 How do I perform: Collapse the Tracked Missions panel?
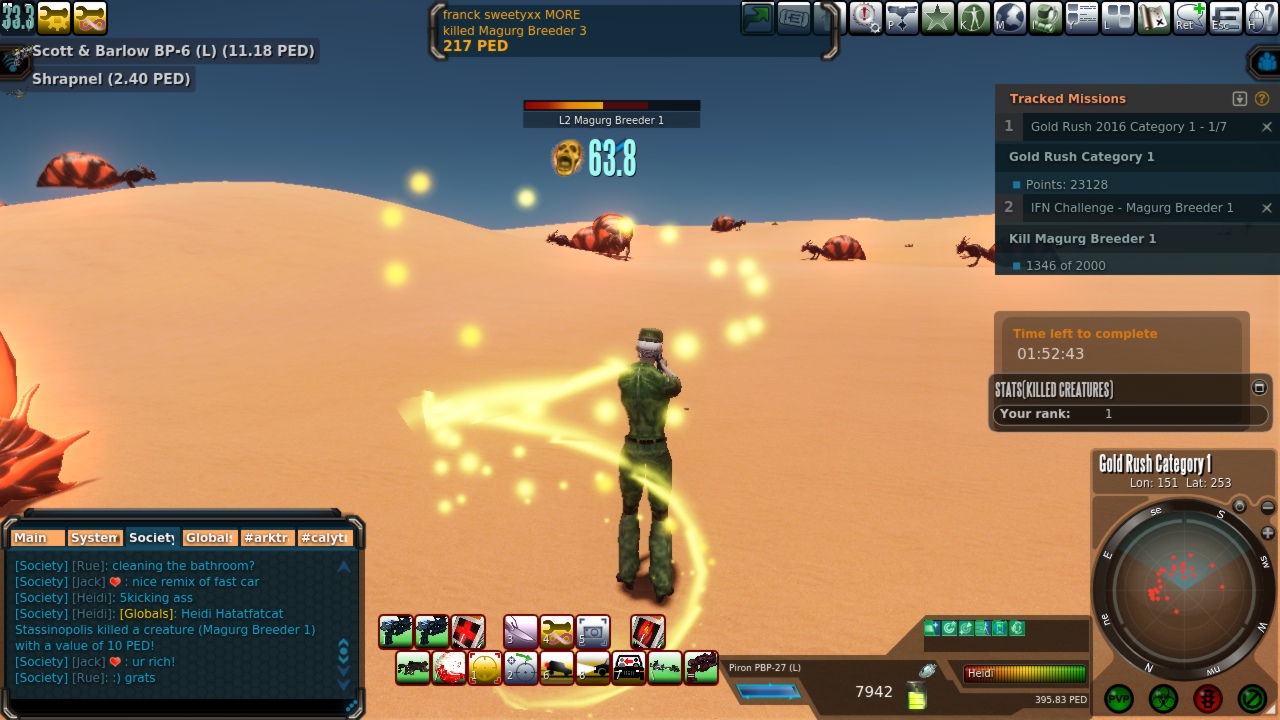click(1240, 99)
